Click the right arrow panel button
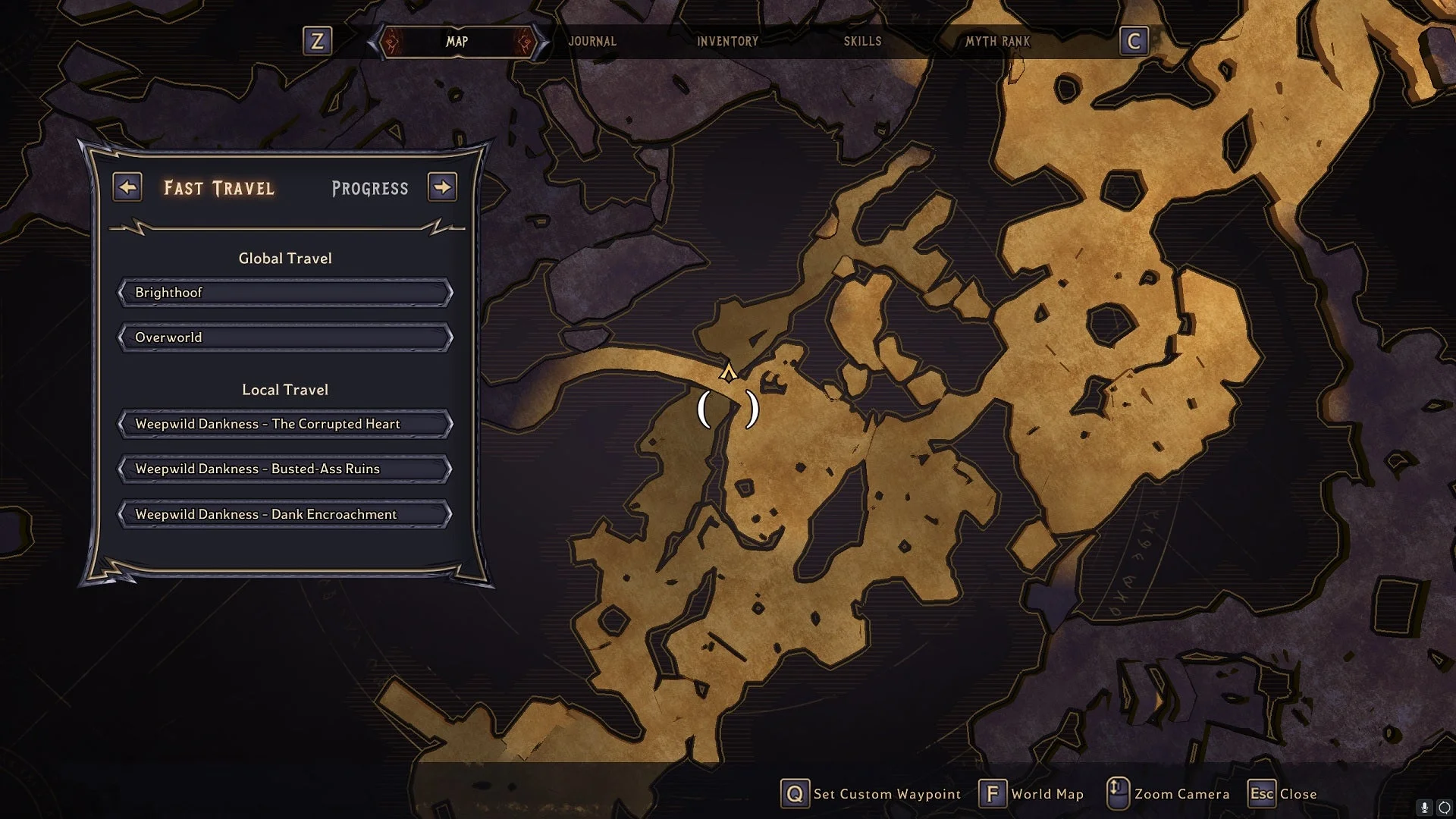The height and width of the screenshot is (819, 1456). coord(442,187)
